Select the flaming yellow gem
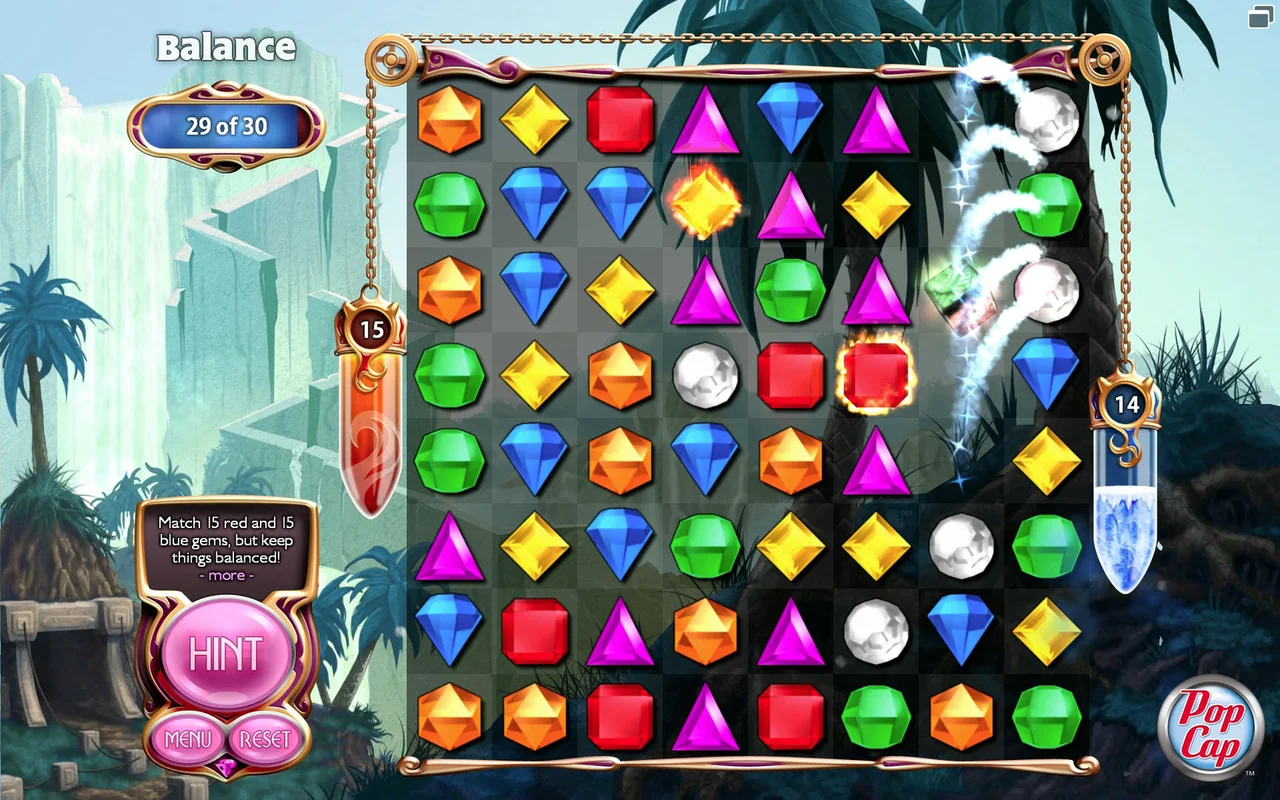Image resolution: width=1280 pixels, height=800 pixels. 705,205
